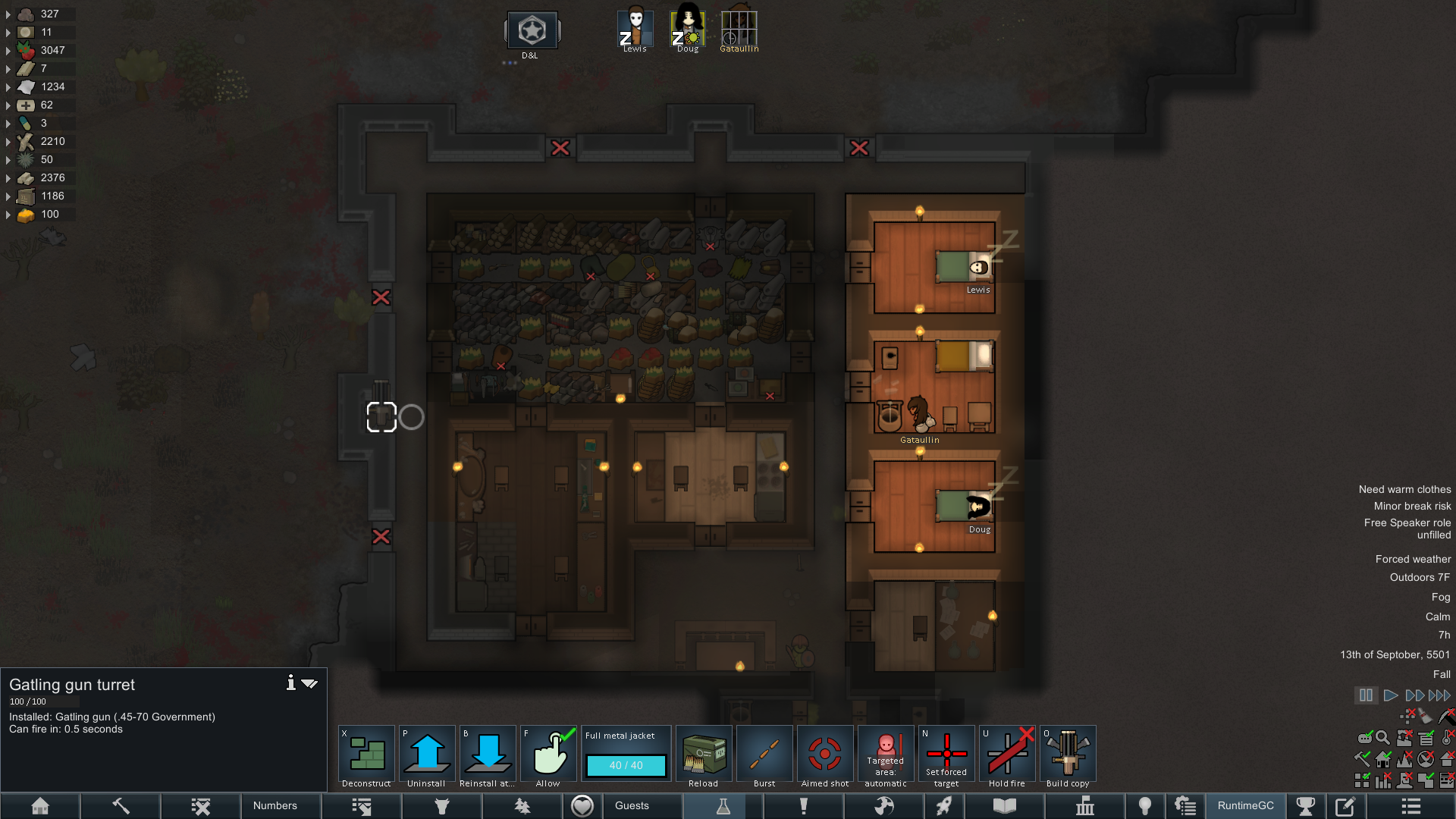
Task: Set game to normal speed
Action: point(1390,695)
